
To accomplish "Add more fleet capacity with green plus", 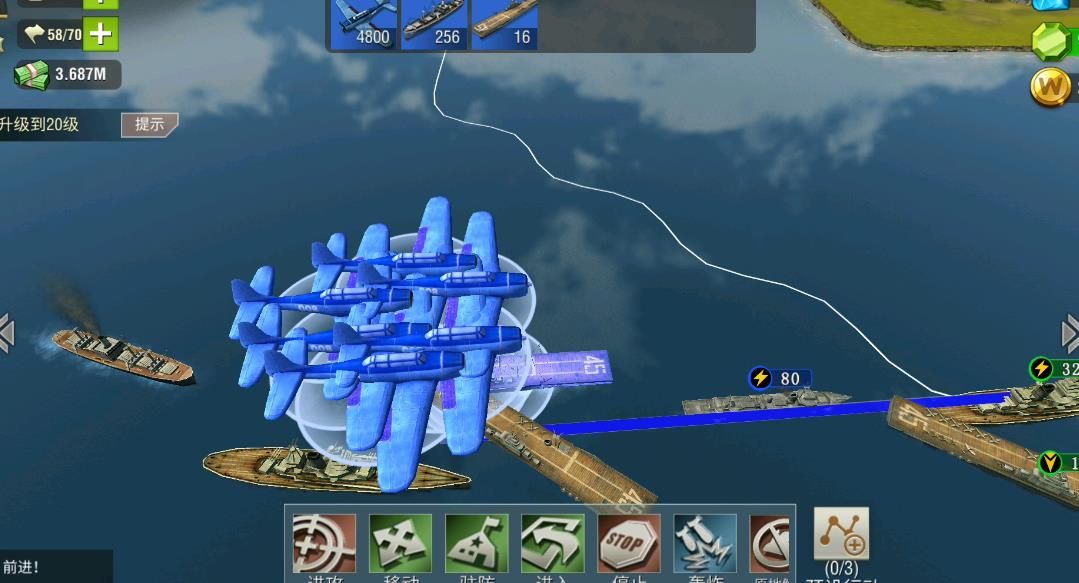I will [100, 34].
